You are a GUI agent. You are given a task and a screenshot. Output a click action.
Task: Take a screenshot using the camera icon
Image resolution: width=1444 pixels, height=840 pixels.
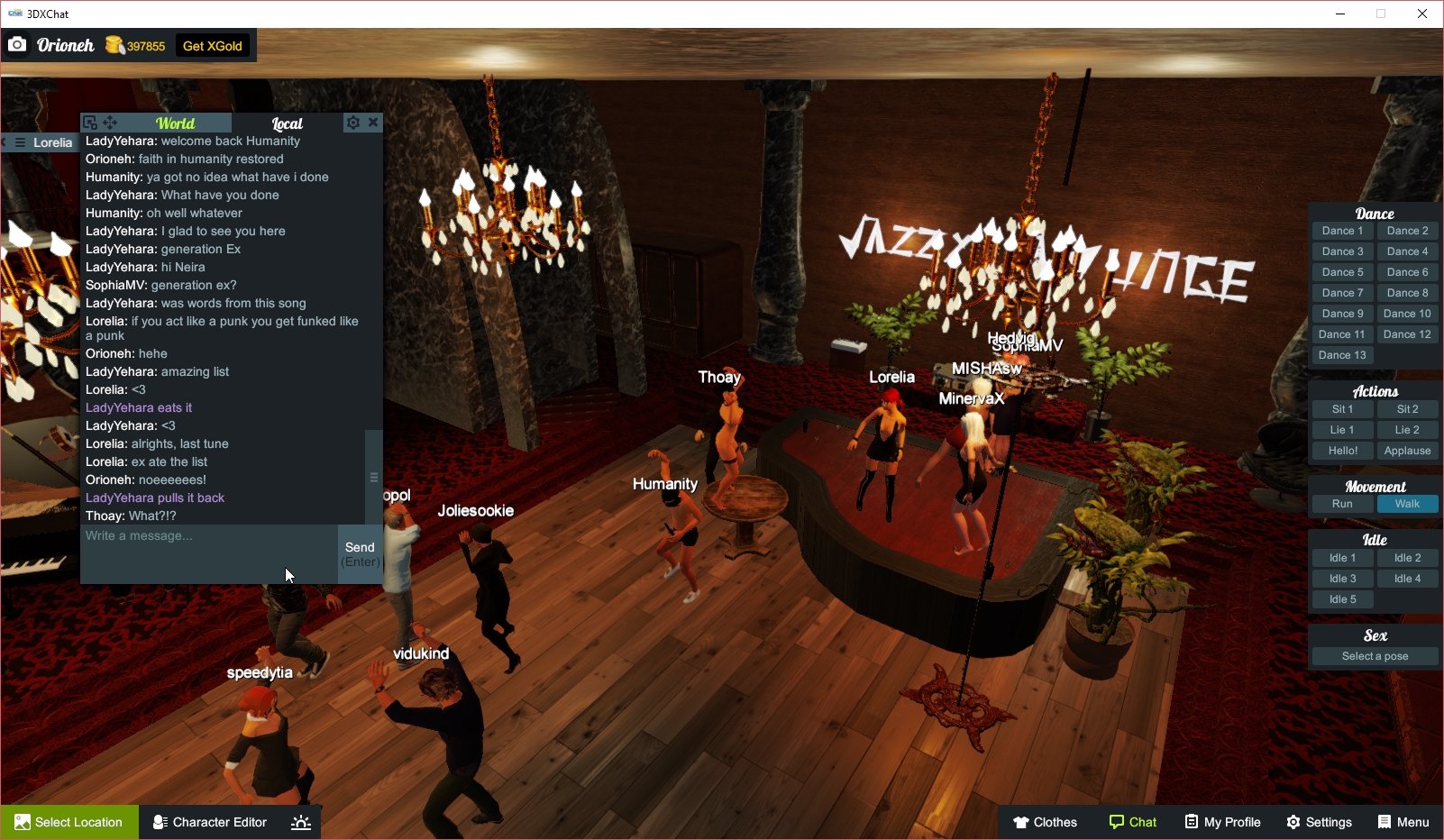17,44
